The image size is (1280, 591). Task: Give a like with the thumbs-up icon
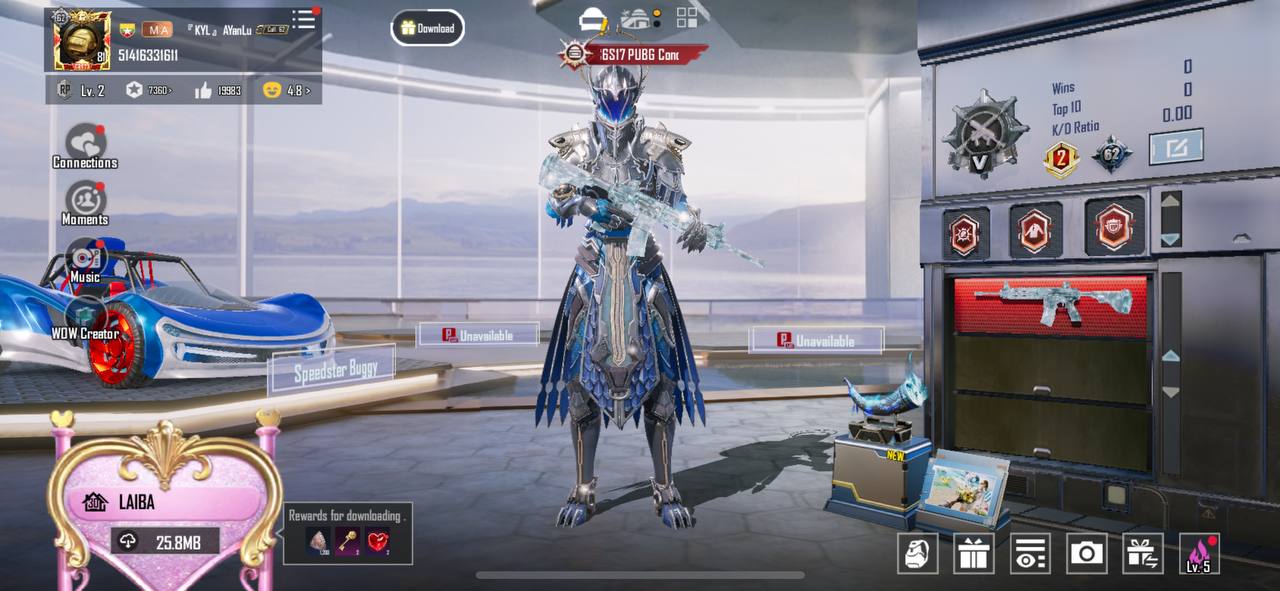[x=204, y=90]
